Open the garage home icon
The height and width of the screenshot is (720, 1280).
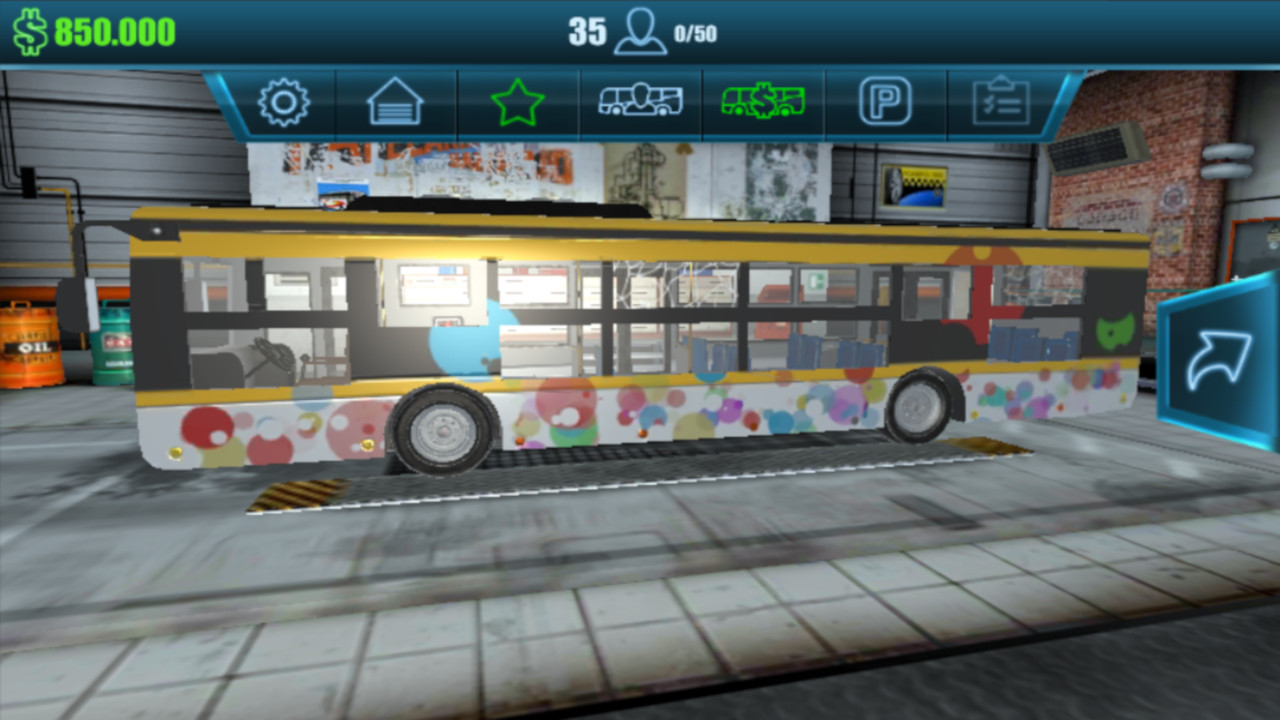tap(396, 101)
